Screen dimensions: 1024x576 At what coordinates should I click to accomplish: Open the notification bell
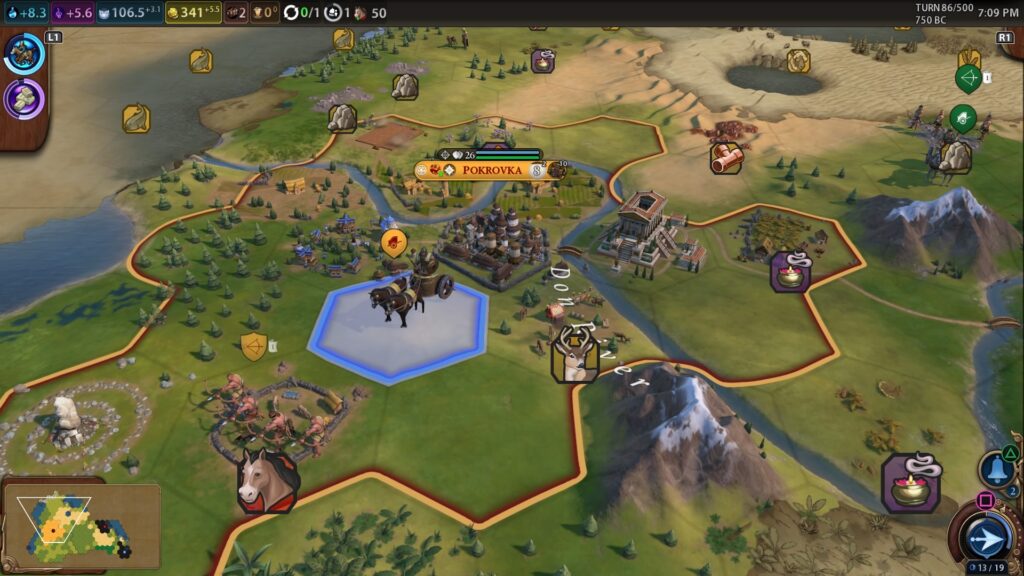tap(996, 468)
